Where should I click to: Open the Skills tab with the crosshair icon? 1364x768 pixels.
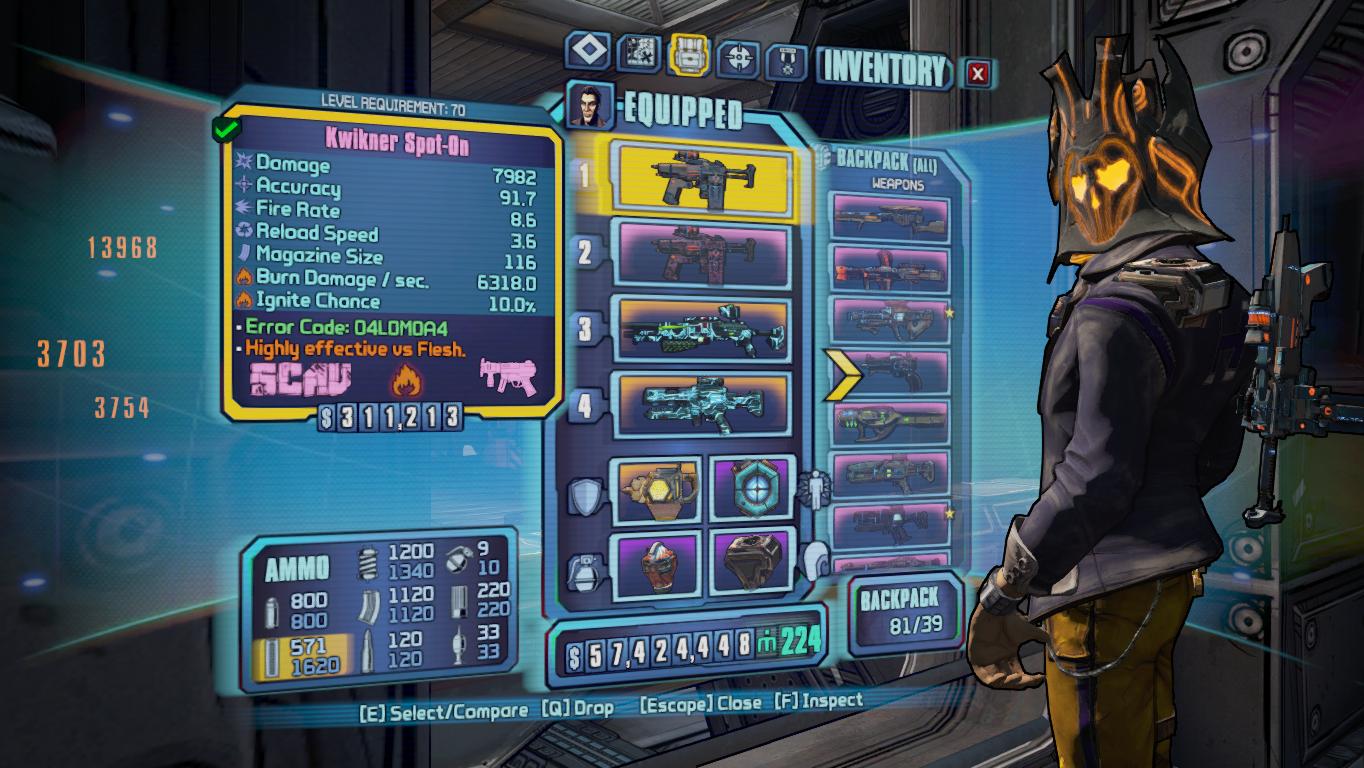[740, 58]
